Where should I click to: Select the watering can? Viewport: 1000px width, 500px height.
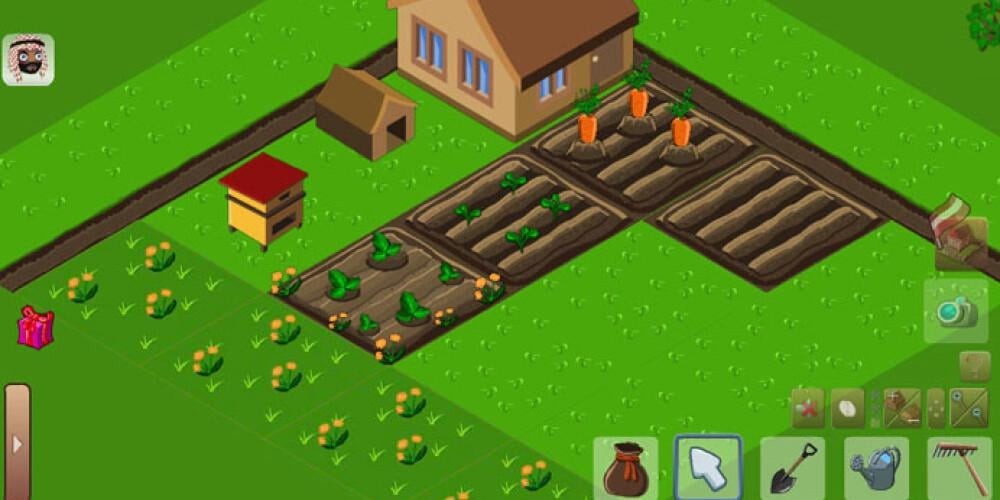coord(876,468)
